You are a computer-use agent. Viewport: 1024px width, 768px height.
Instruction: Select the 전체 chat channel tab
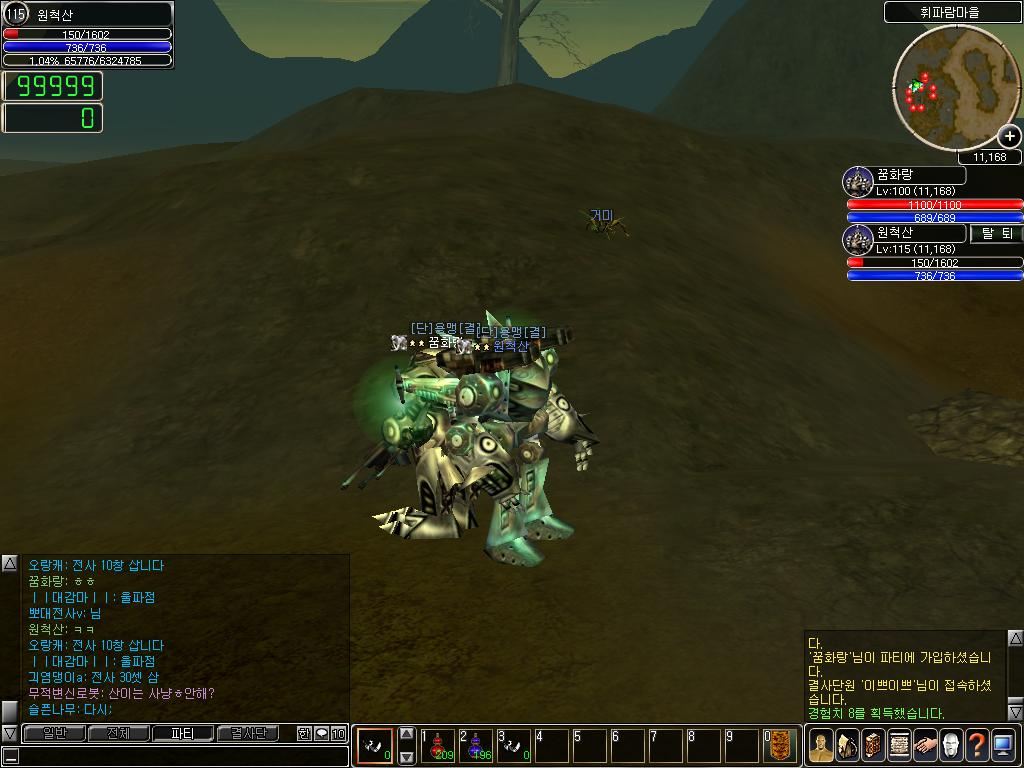(x=118, y=734)
